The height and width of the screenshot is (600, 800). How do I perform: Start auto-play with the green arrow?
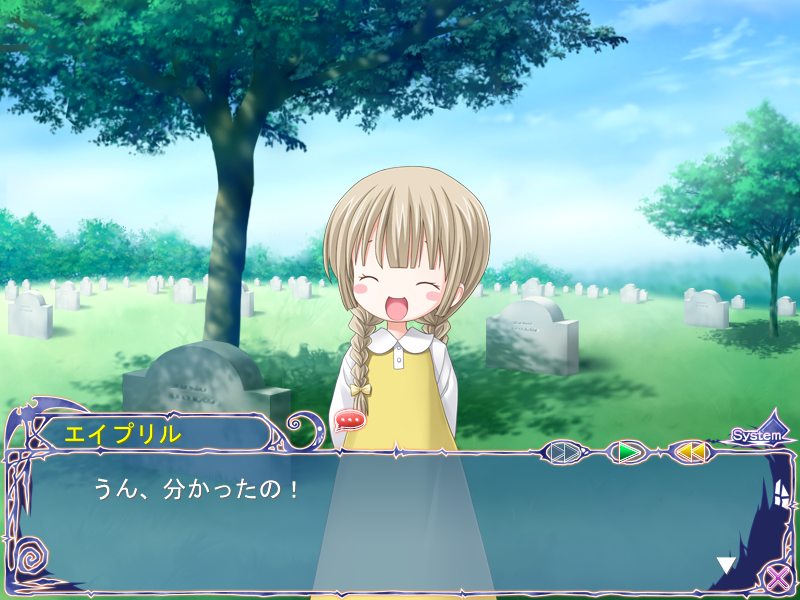click(627, 452)
